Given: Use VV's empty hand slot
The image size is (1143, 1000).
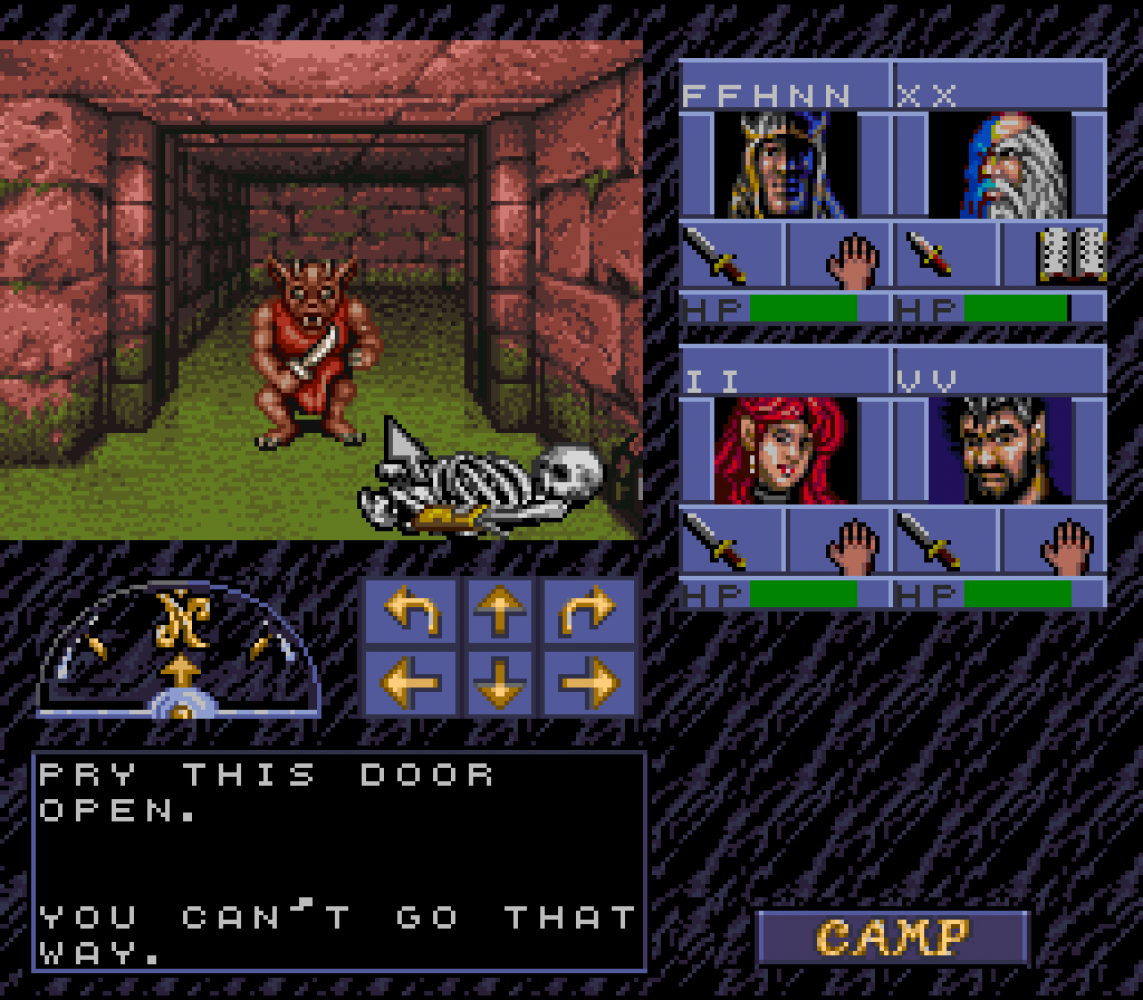Looking at the screenshot, I should [x=1055, y=541].
